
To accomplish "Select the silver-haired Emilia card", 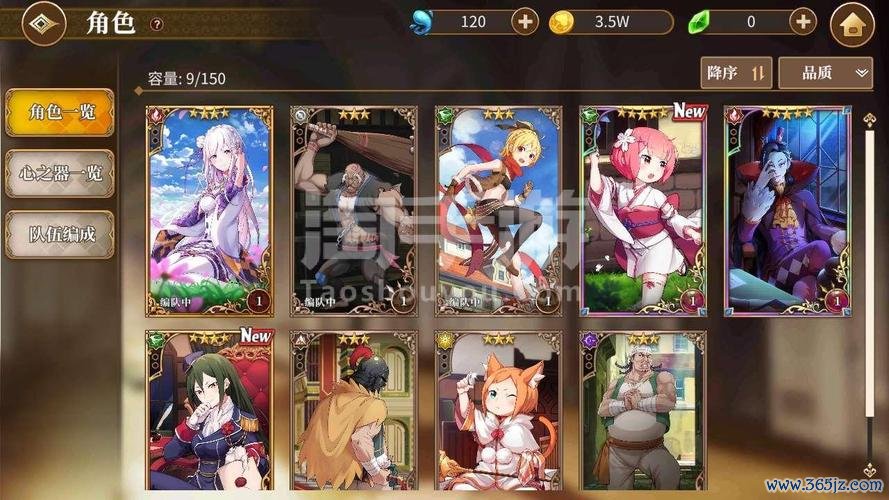I will pos(209,210).
